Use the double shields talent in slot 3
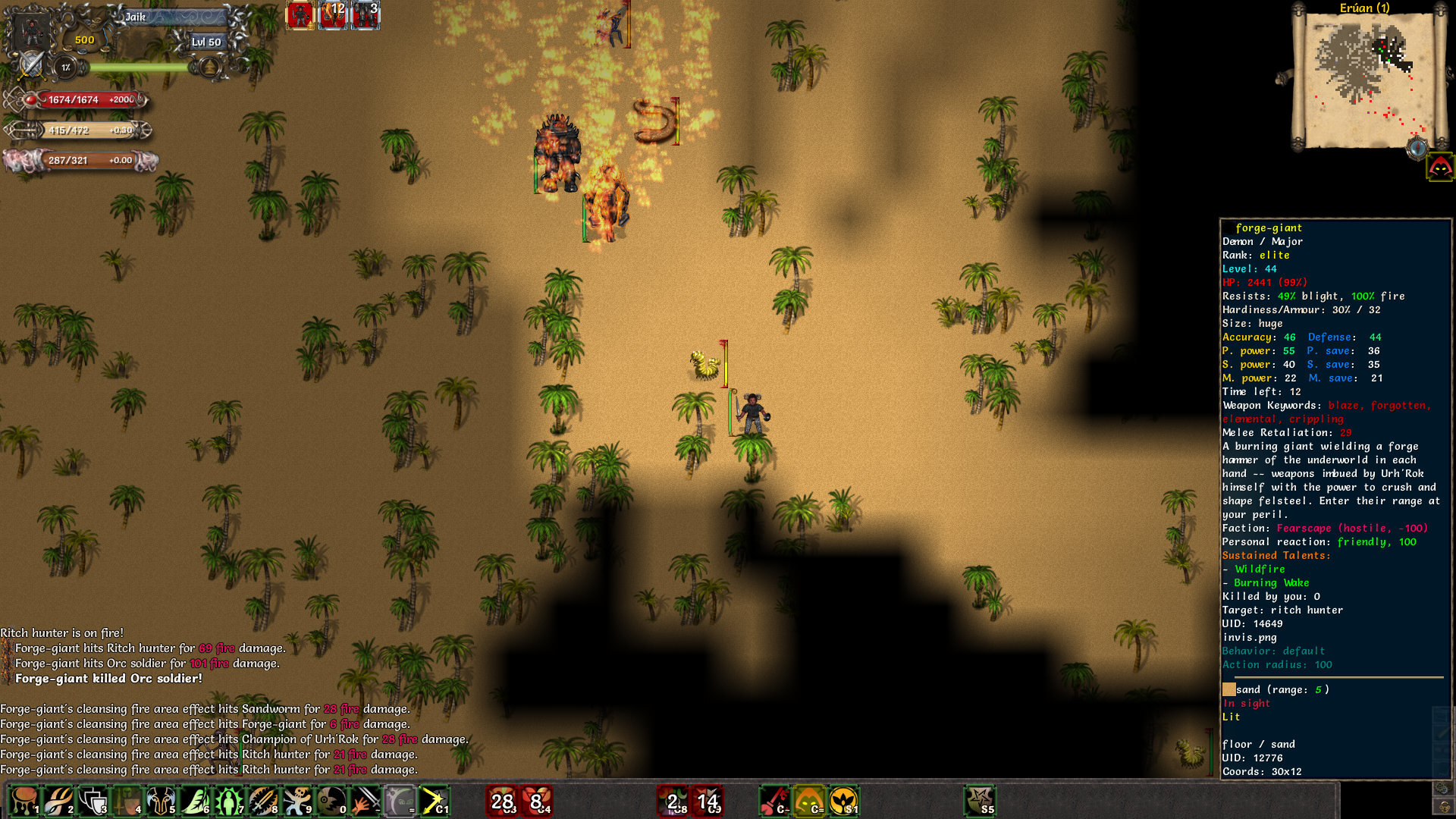1456x819 pixels. click(93, 802)
